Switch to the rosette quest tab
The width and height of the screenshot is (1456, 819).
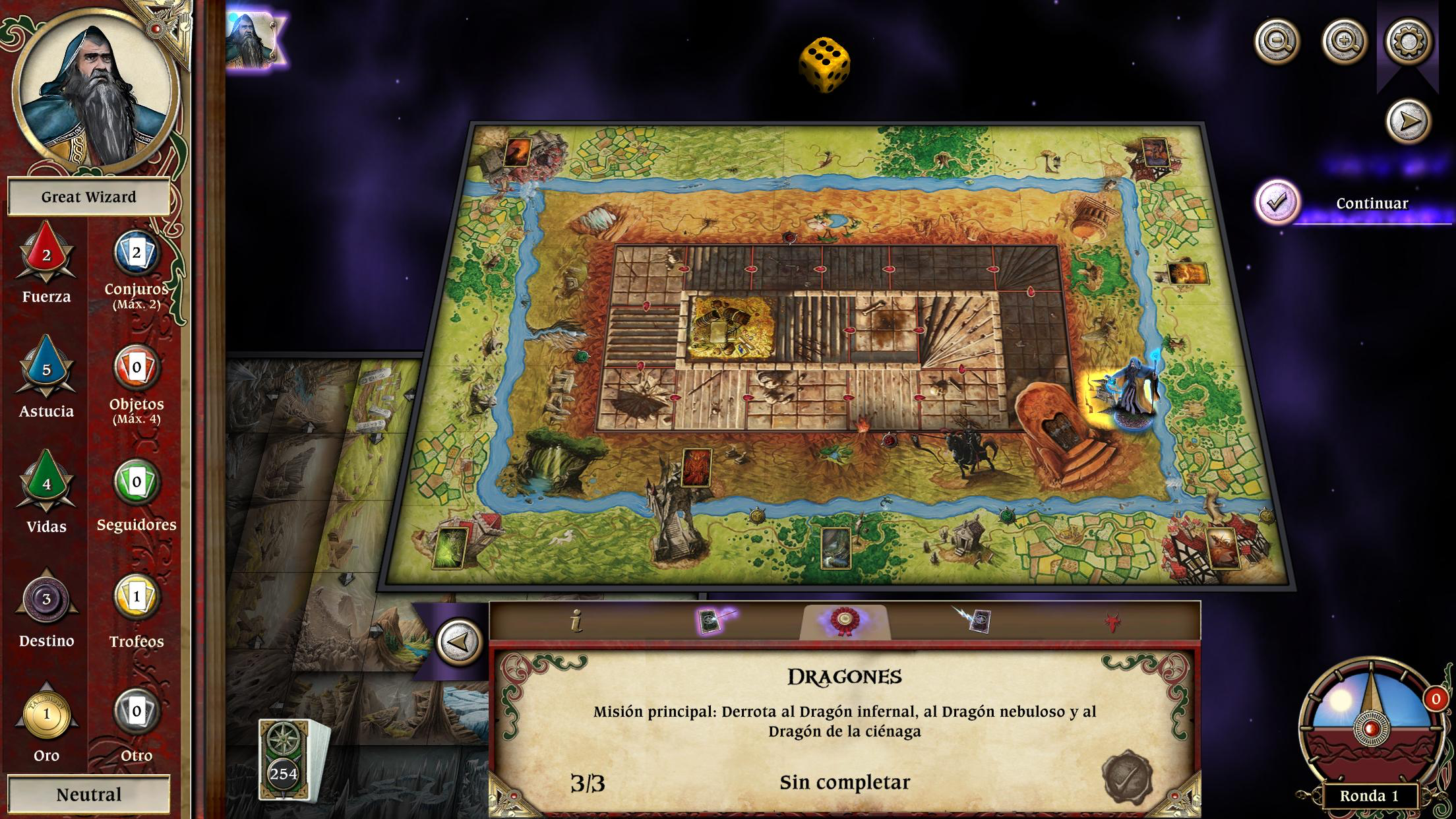(x=844, y=621)
